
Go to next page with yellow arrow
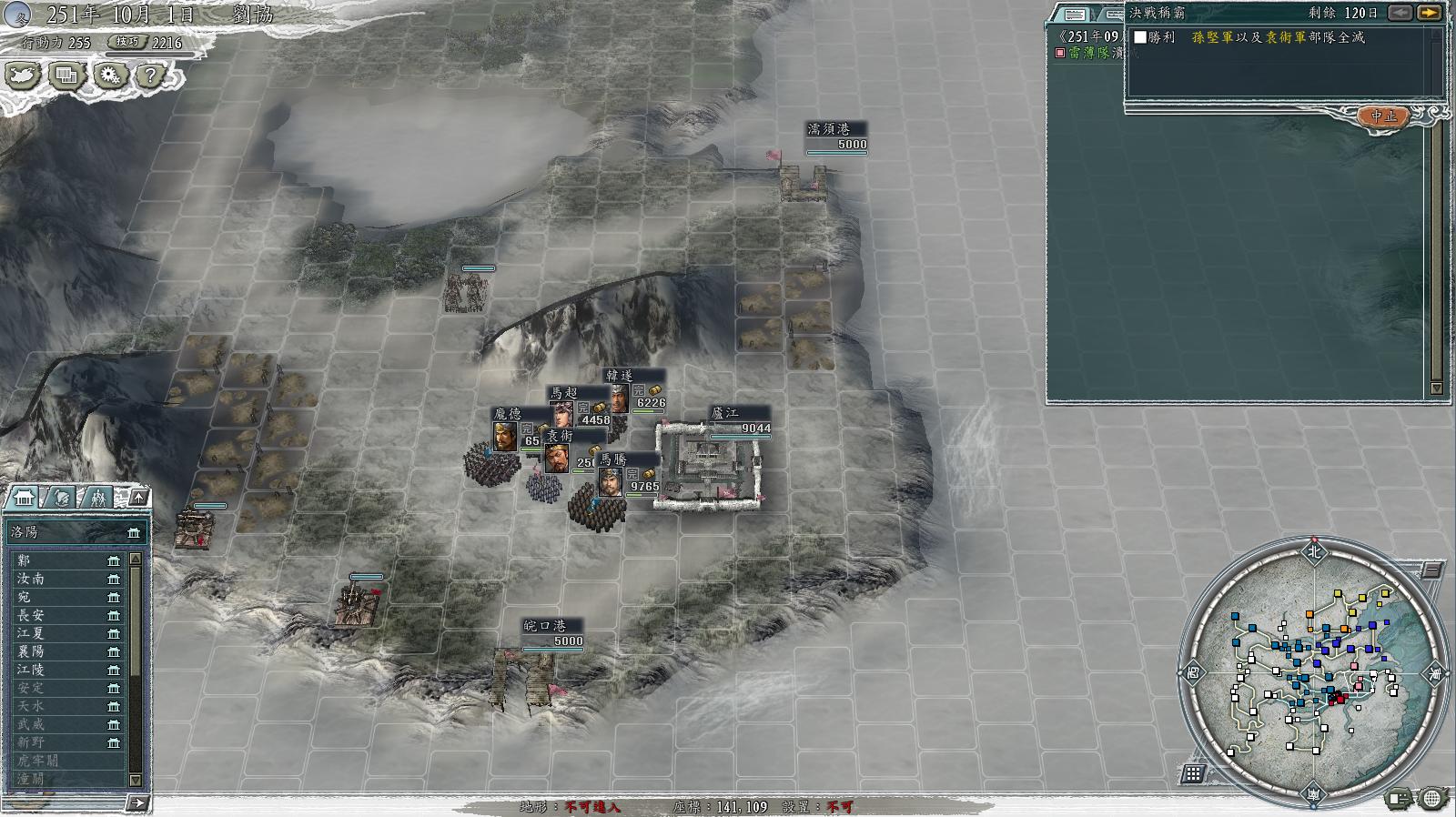pyautogui.click(x=1431, y=13)
